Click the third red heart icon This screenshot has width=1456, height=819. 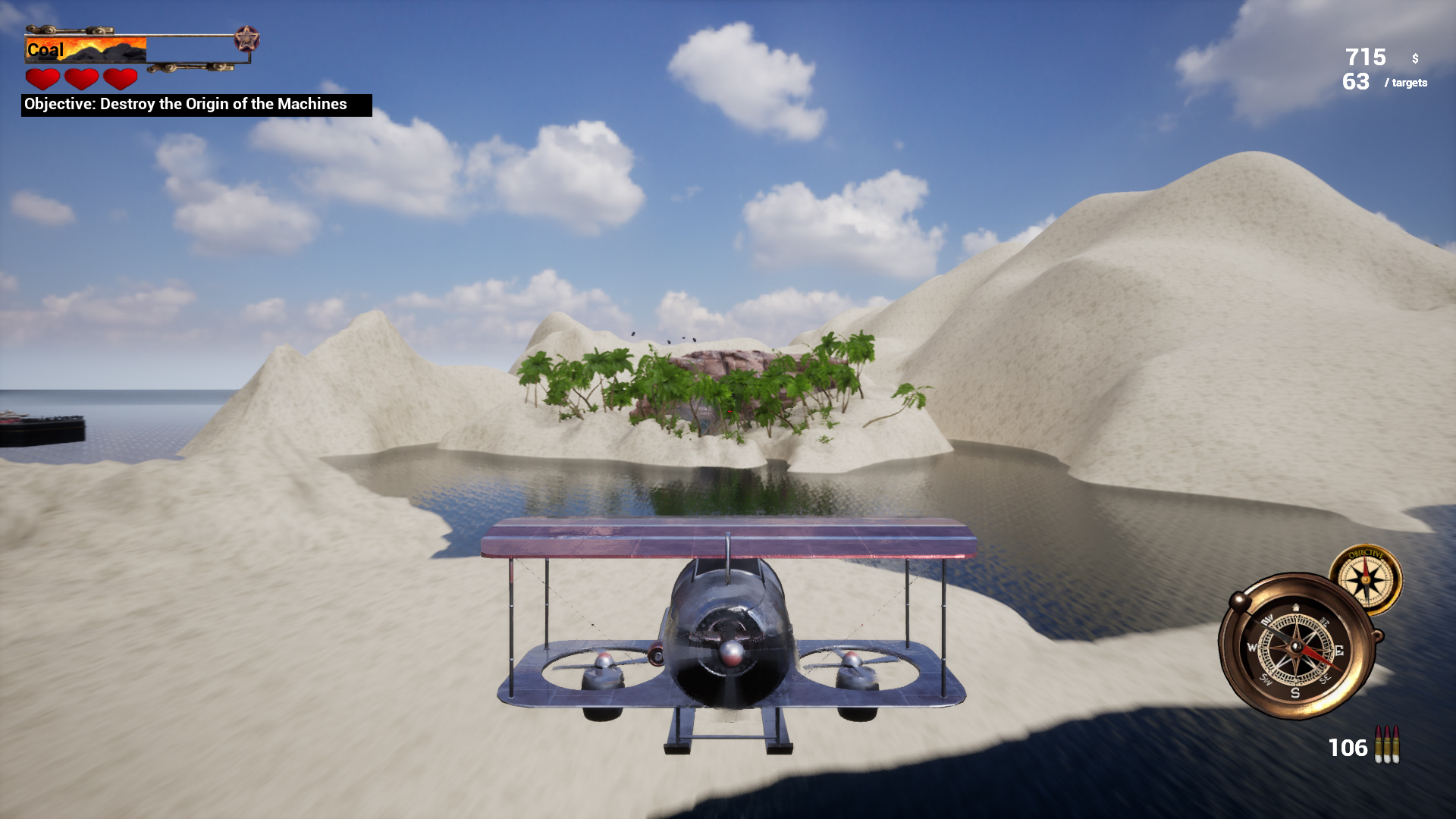tap(120, 78)
